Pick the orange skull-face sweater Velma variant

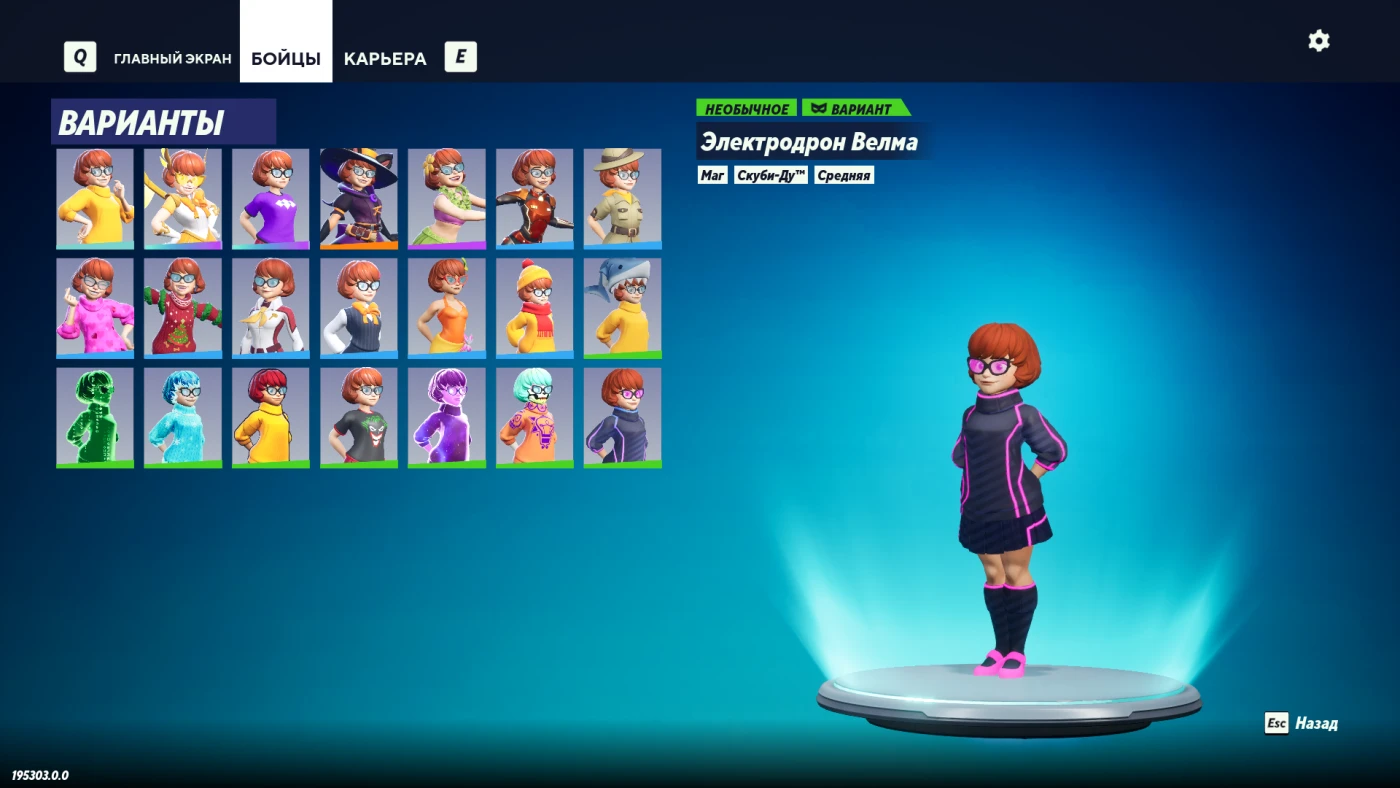click(x=535, y=417)
